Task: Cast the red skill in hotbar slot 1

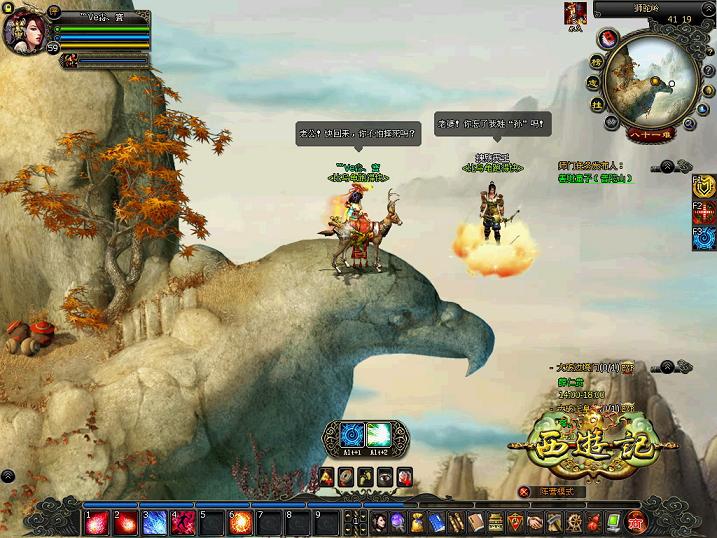Action: pyautogui.click(x=97, y=521)
